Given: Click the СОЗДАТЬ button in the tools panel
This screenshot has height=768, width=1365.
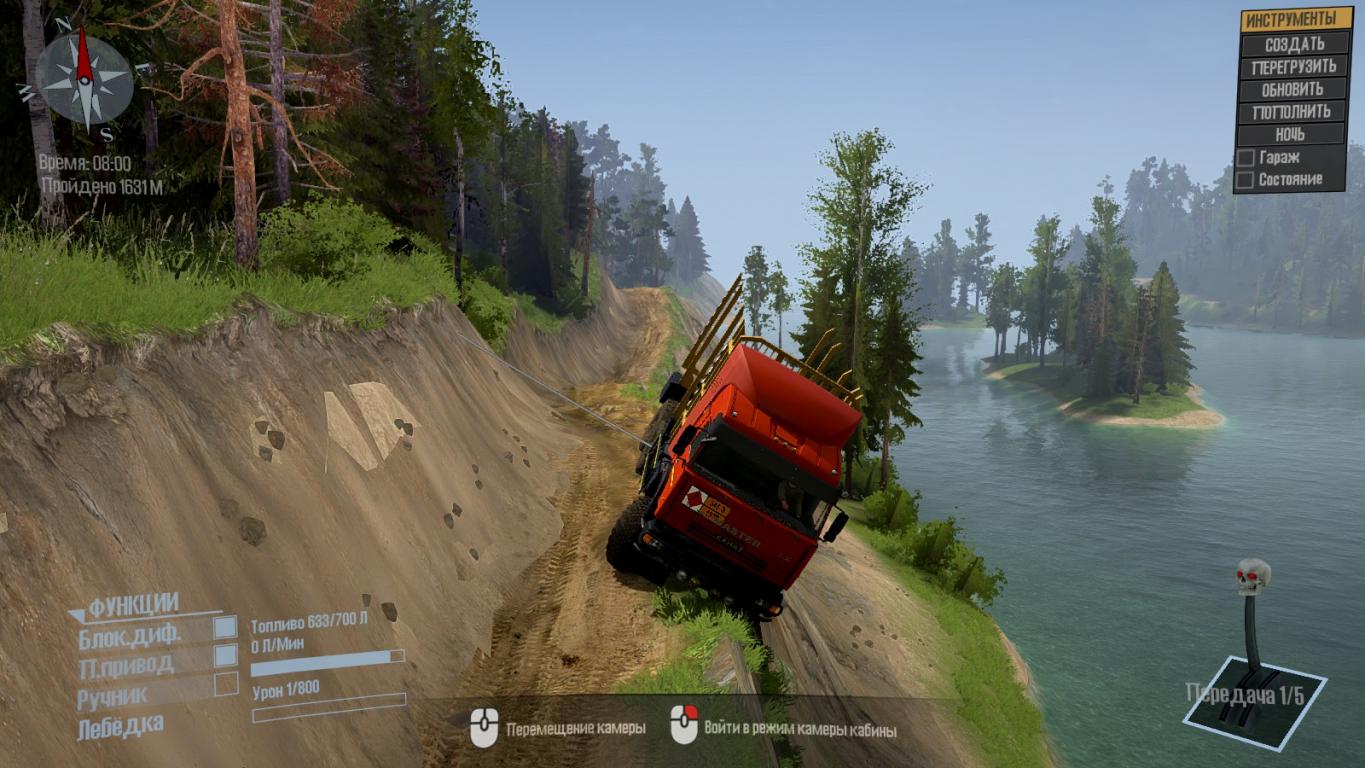Looking at the screenshot, I should point(1294,44).
